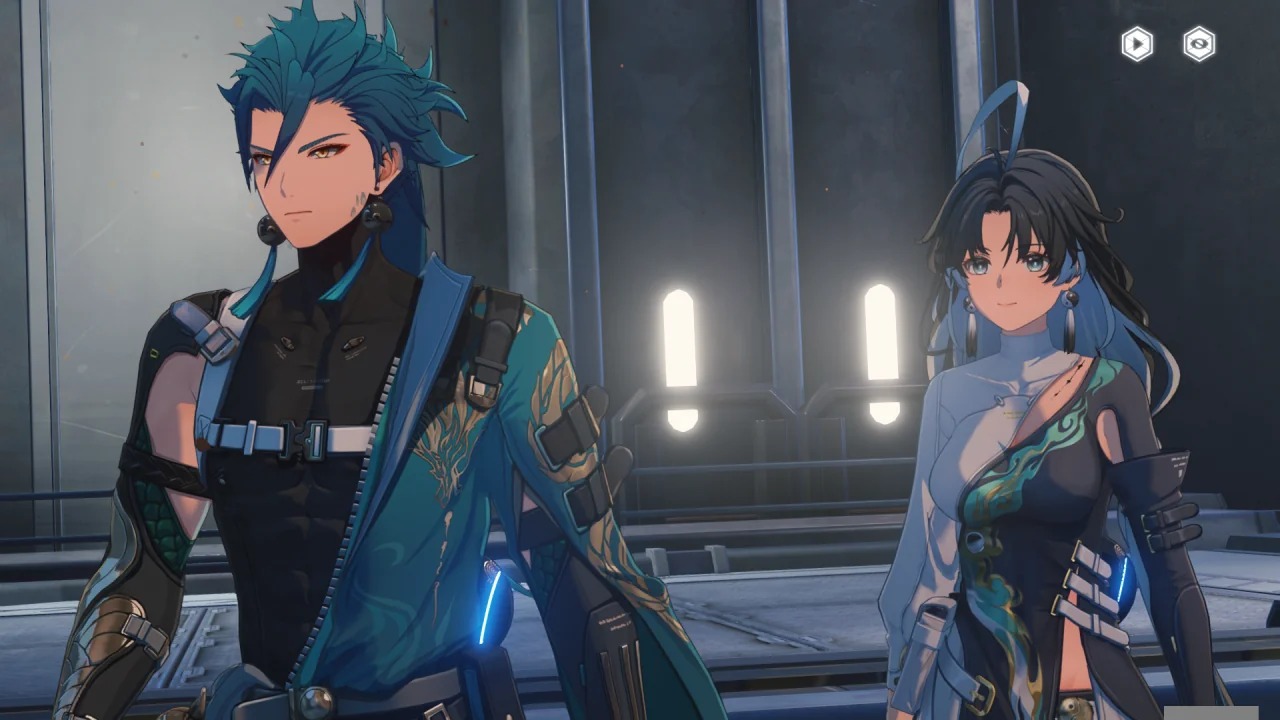Toggle auto-play with the hexagonal play icon
1280x720 pixels.
[1137, 44]
